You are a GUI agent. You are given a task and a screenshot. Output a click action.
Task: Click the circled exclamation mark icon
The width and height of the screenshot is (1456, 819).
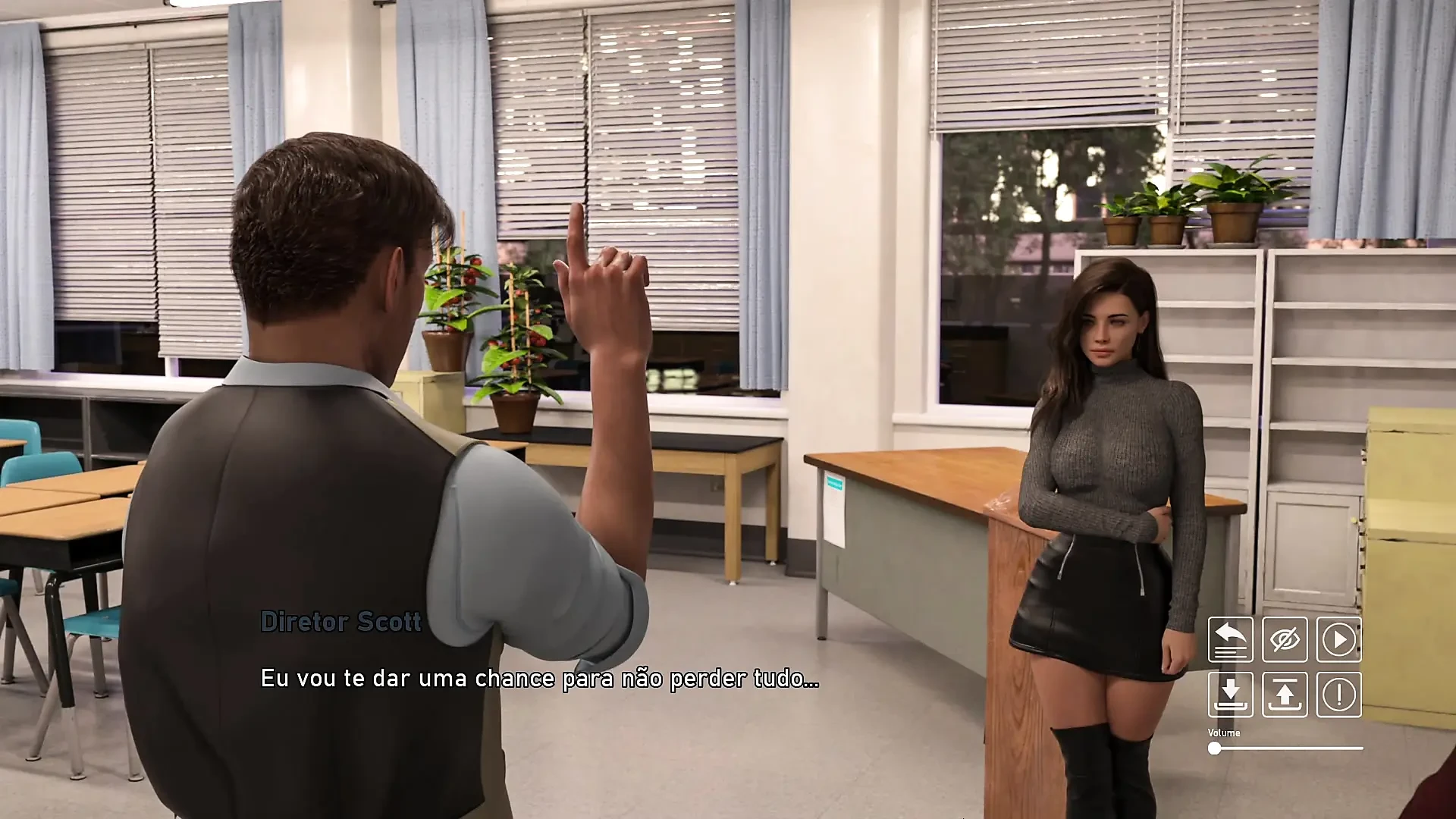(1338, 695)
